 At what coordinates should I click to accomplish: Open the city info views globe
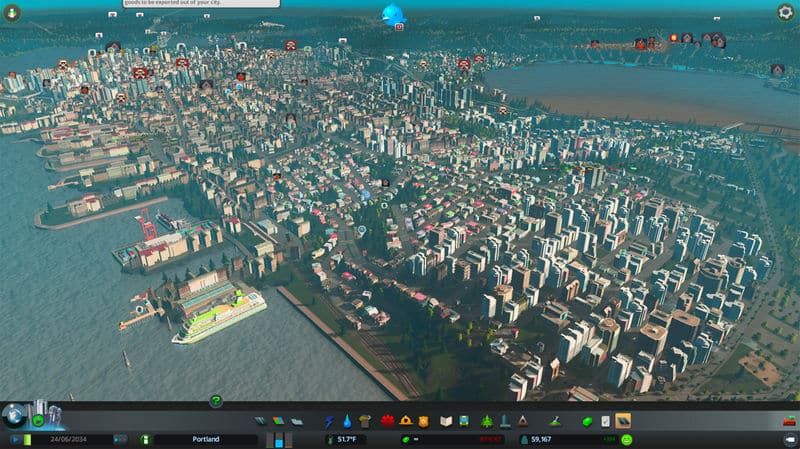click(x=13, y=415)
